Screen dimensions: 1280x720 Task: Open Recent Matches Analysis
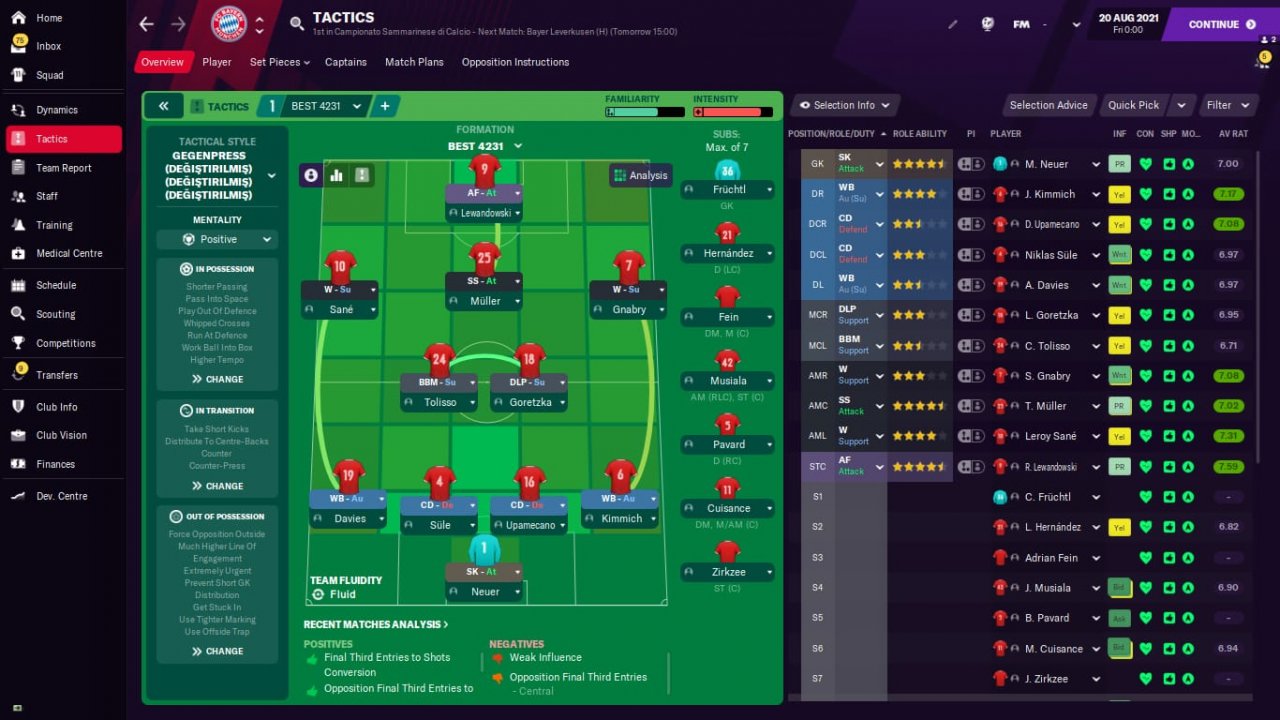[x=375, y=624]
